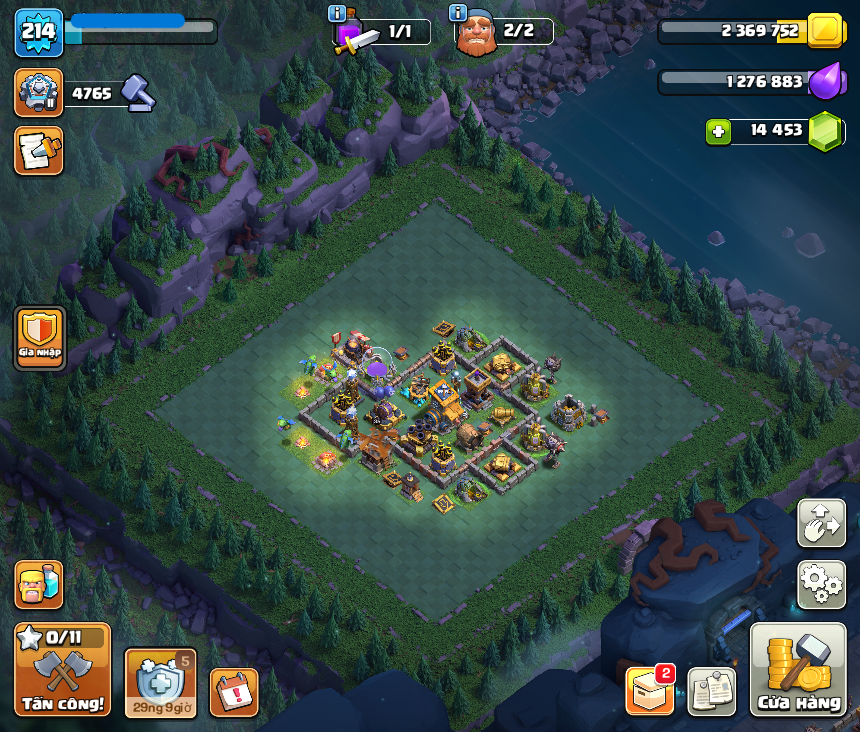The width and height of the screenshot is (860, 732).
Task: Tap the Gia nhập clan shield button
Action: [x=40, y=338]
